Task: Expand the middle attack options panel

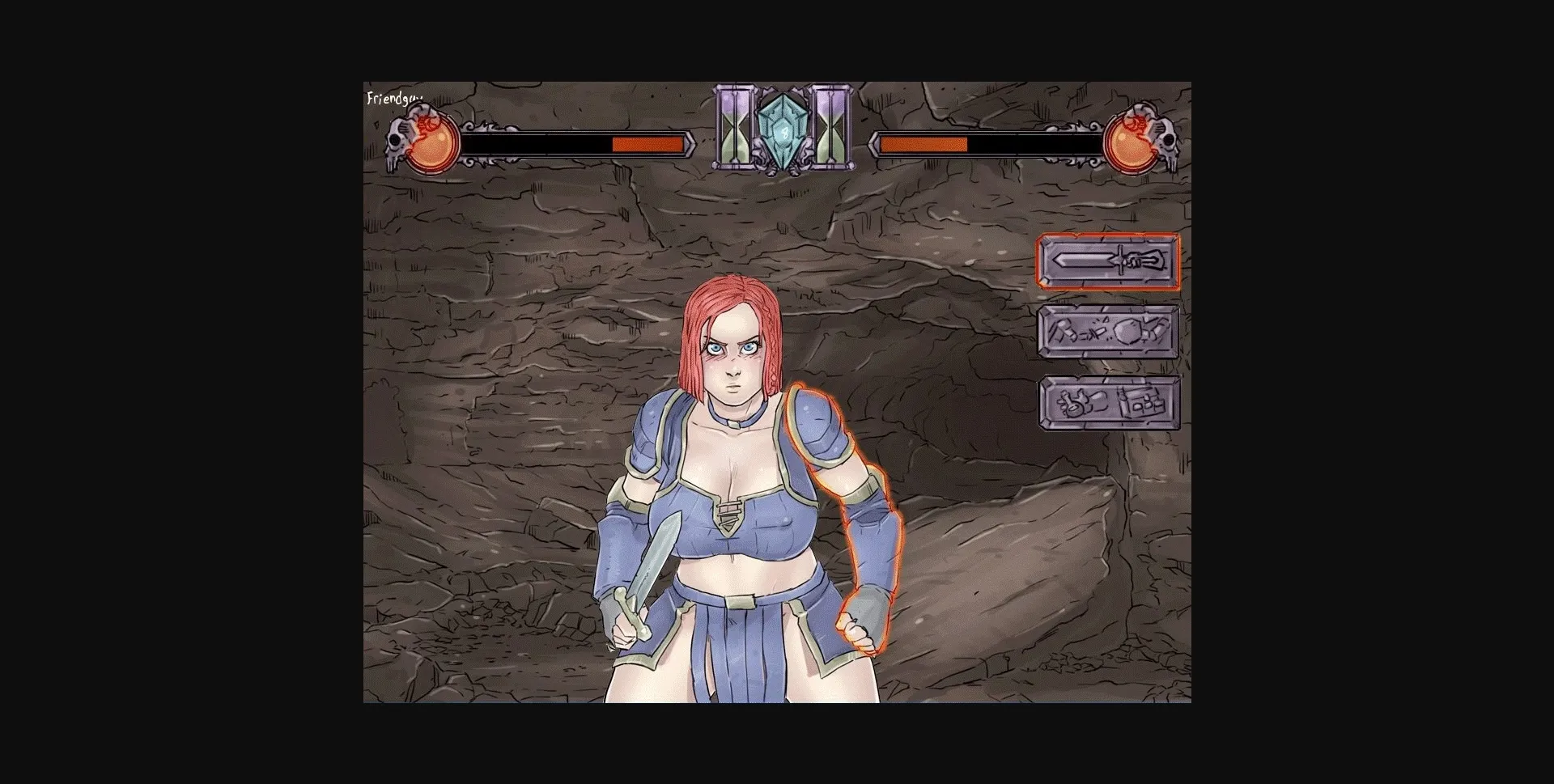Action: (1110, 333)
